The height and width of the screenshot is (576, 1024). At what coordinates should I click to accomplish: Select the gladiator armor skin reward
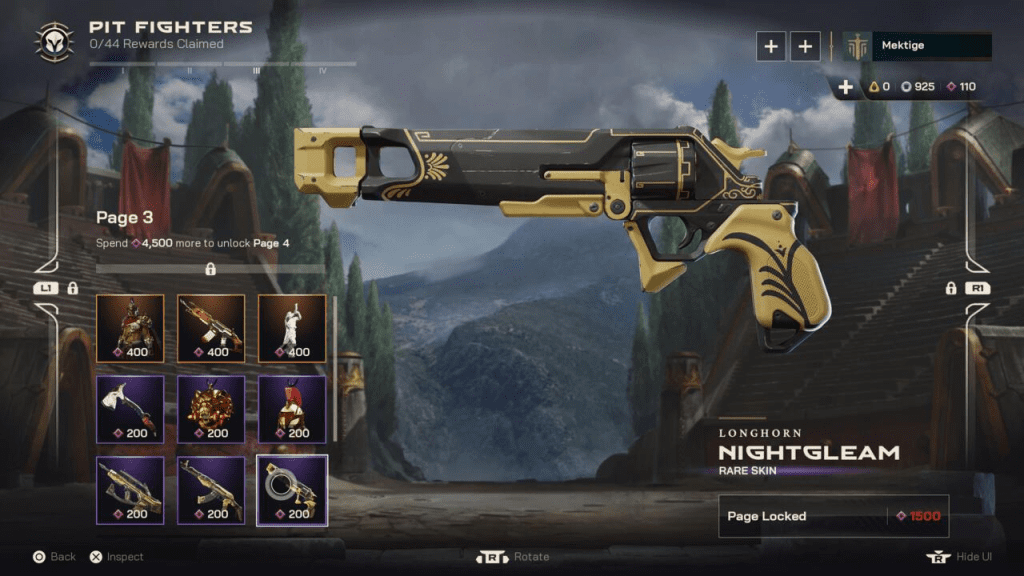tap(129, 327)
